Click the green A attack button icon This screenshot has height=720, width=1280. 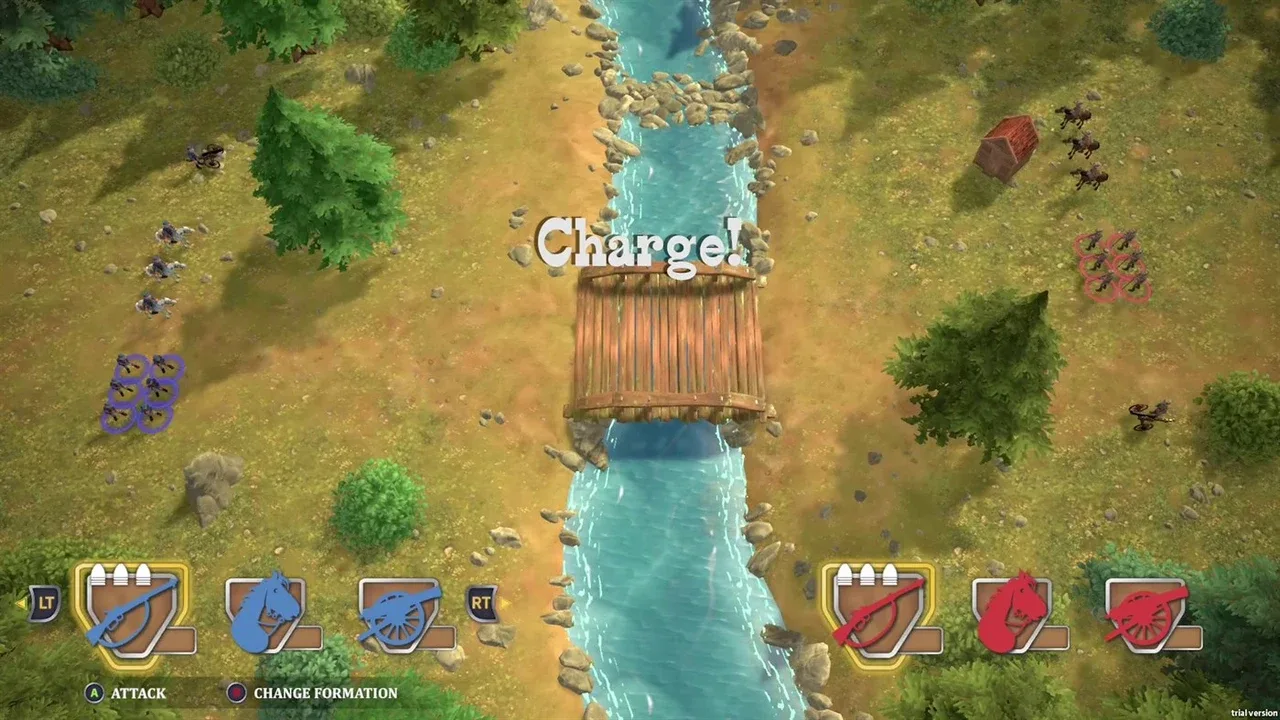tap(93, 693)
